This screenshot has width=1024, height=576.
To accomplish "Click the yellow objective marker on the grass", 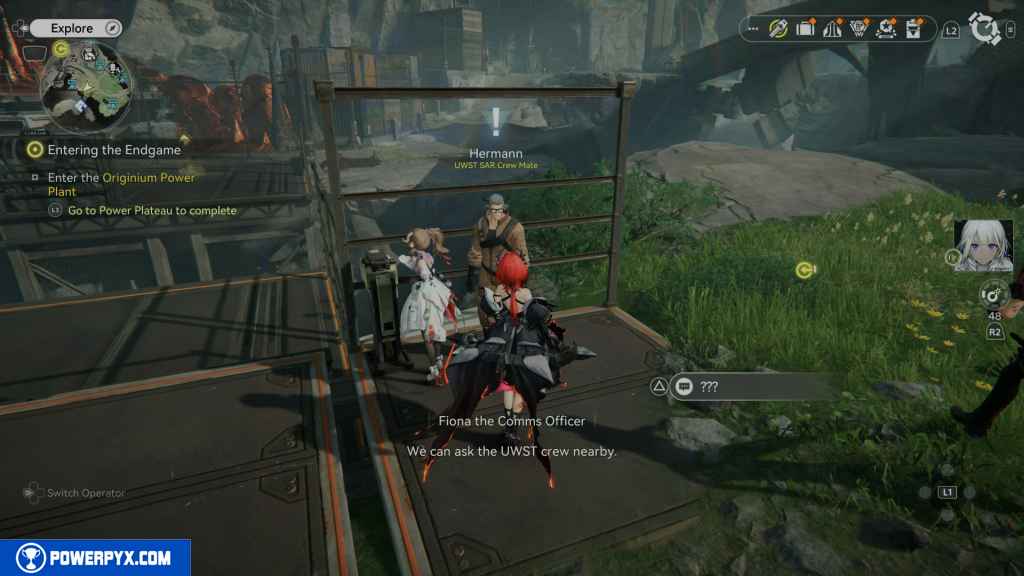I will click(x=803, y=270).
